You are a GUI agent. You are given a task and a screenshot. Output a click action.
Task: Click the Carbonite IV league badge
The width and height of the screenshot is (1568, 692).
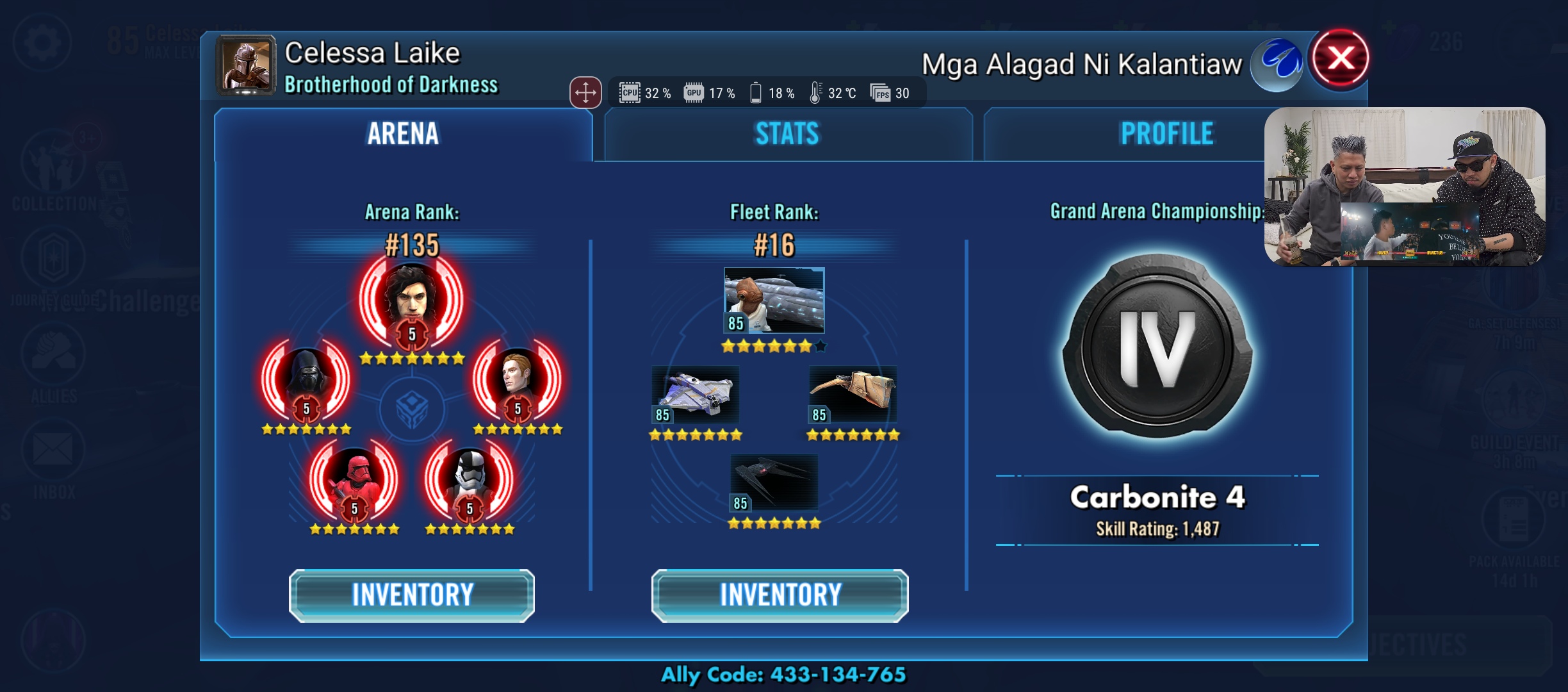[x=1157, y=347]
